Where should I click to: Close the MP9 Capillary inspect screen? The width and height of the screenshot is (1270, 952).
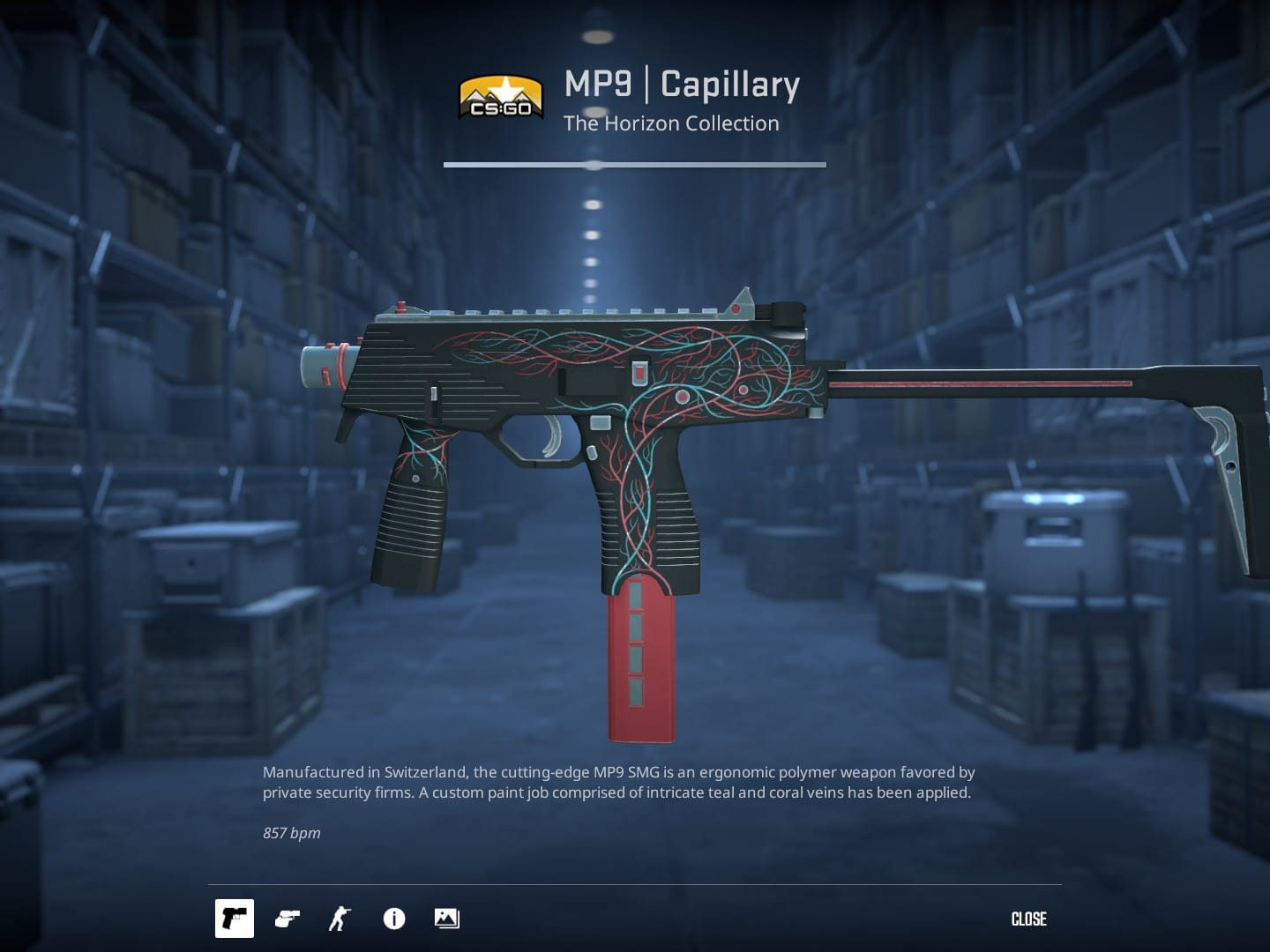(1028, 919)
